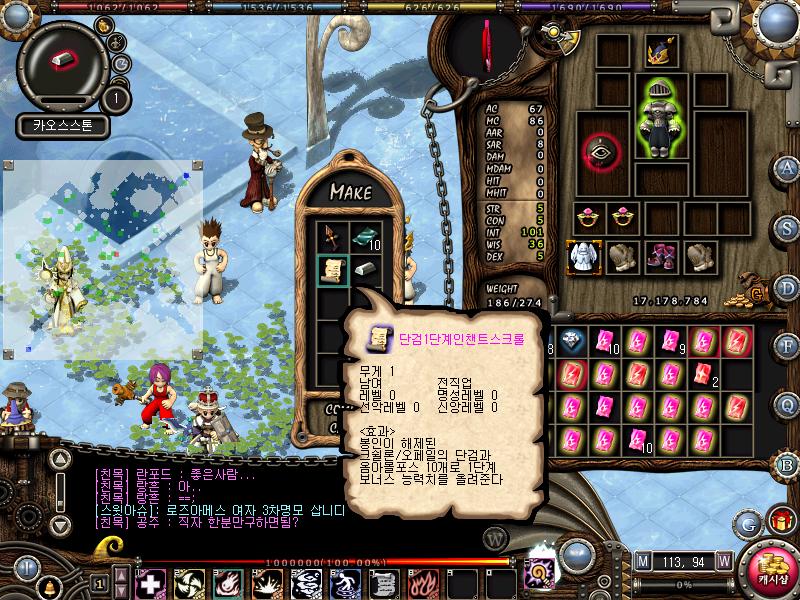This screenshot has height=600, width=800.
Task: Select the white angel statue slot
Action: coord(583,256)
